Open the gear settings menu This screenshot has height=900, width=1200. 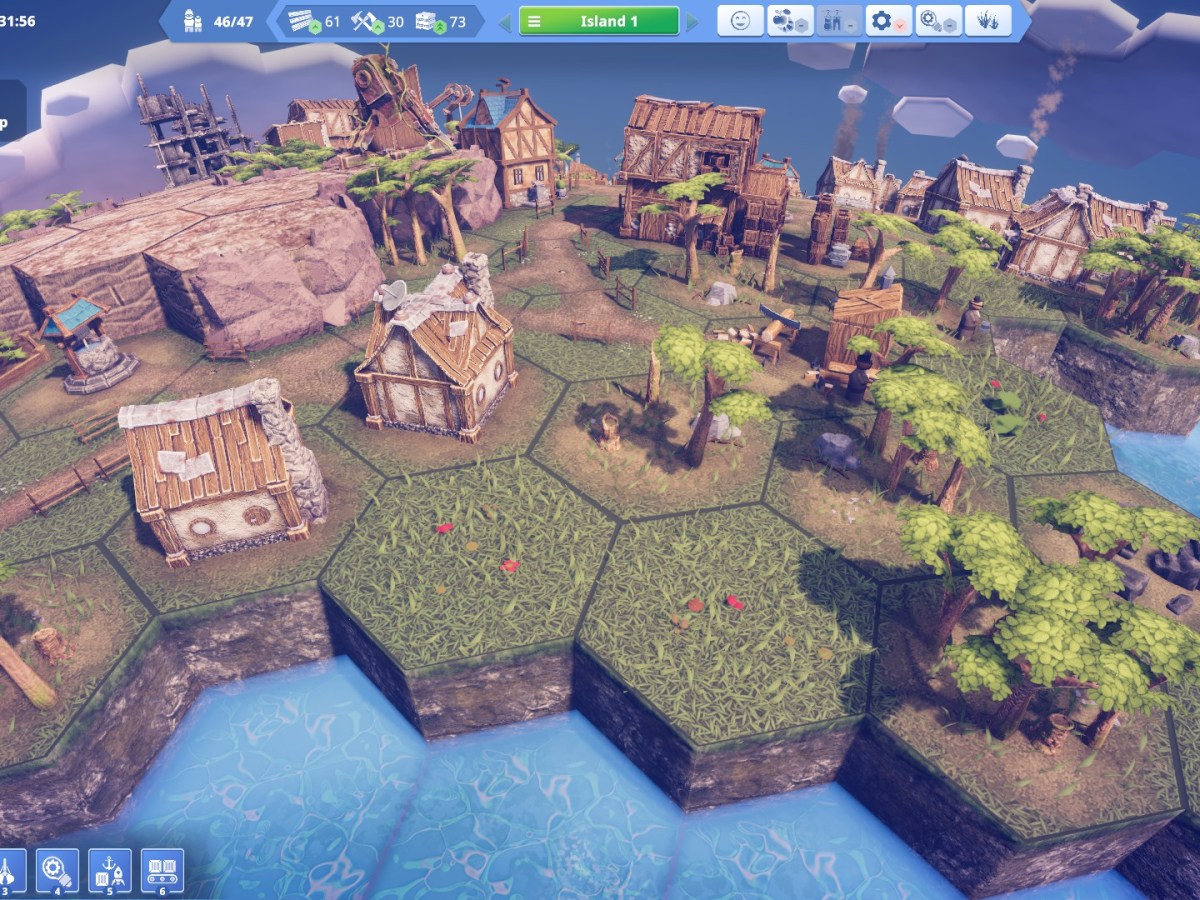(x=888, y=21)
